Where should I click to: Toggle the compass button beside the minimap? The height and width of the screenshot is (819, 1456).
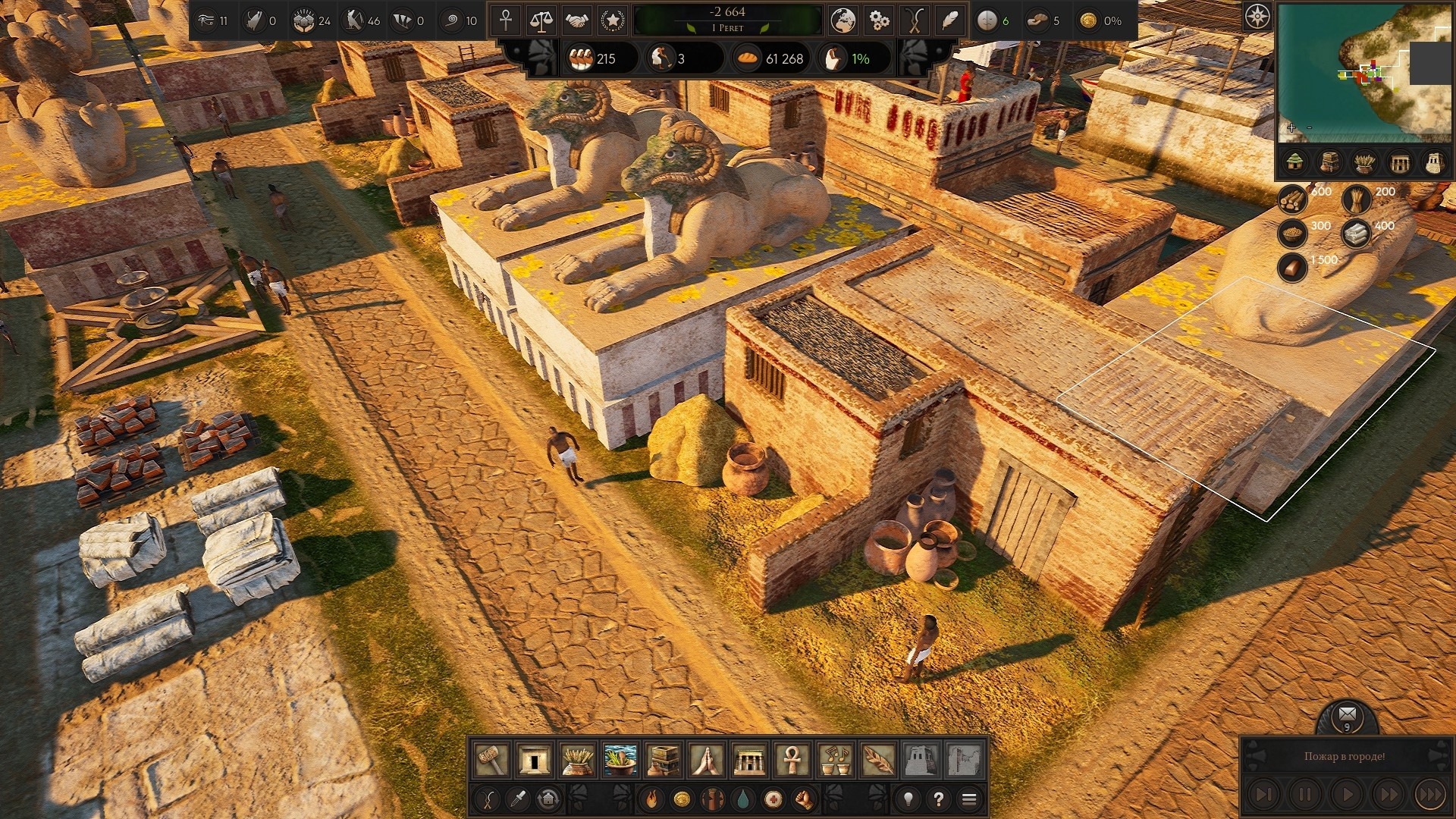tap(1257, 17)
